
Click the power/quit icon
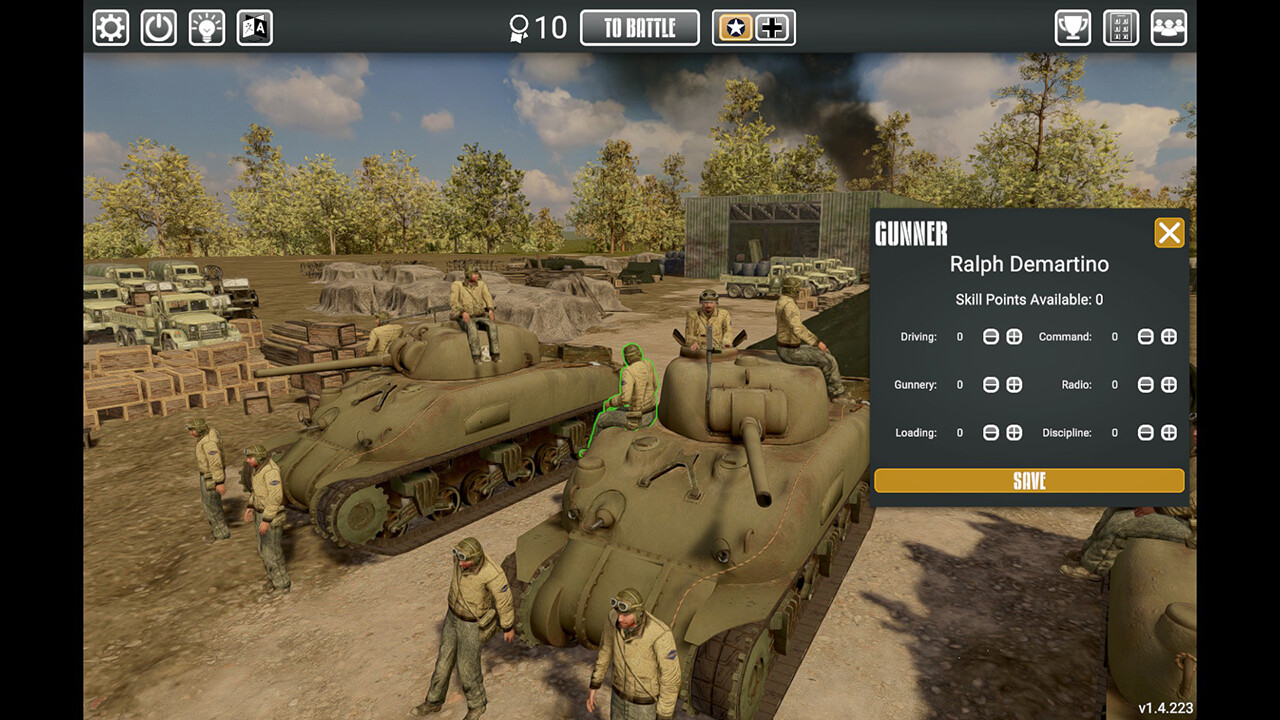click(158, 27)
